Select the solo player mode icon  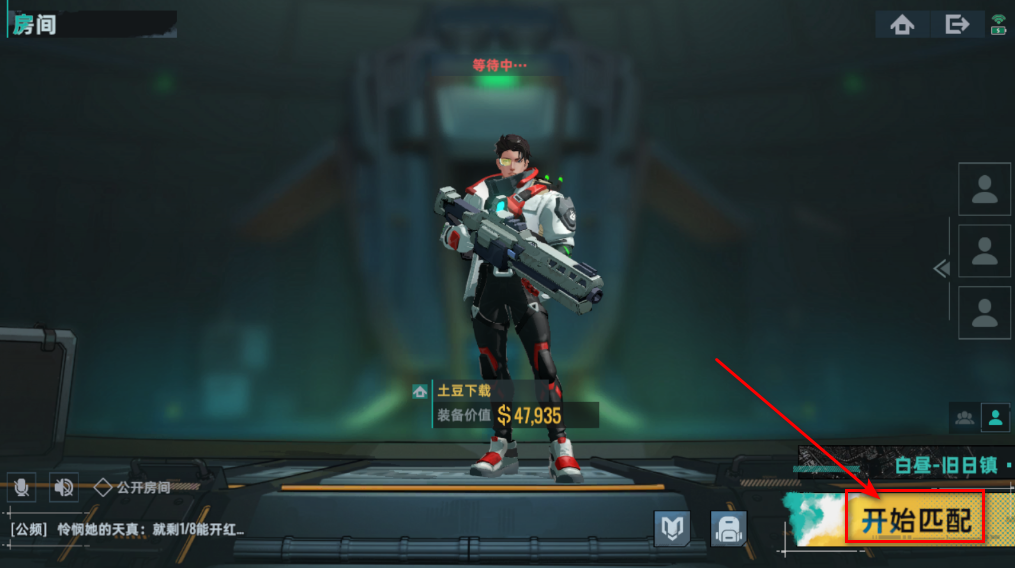click(995, 418)
